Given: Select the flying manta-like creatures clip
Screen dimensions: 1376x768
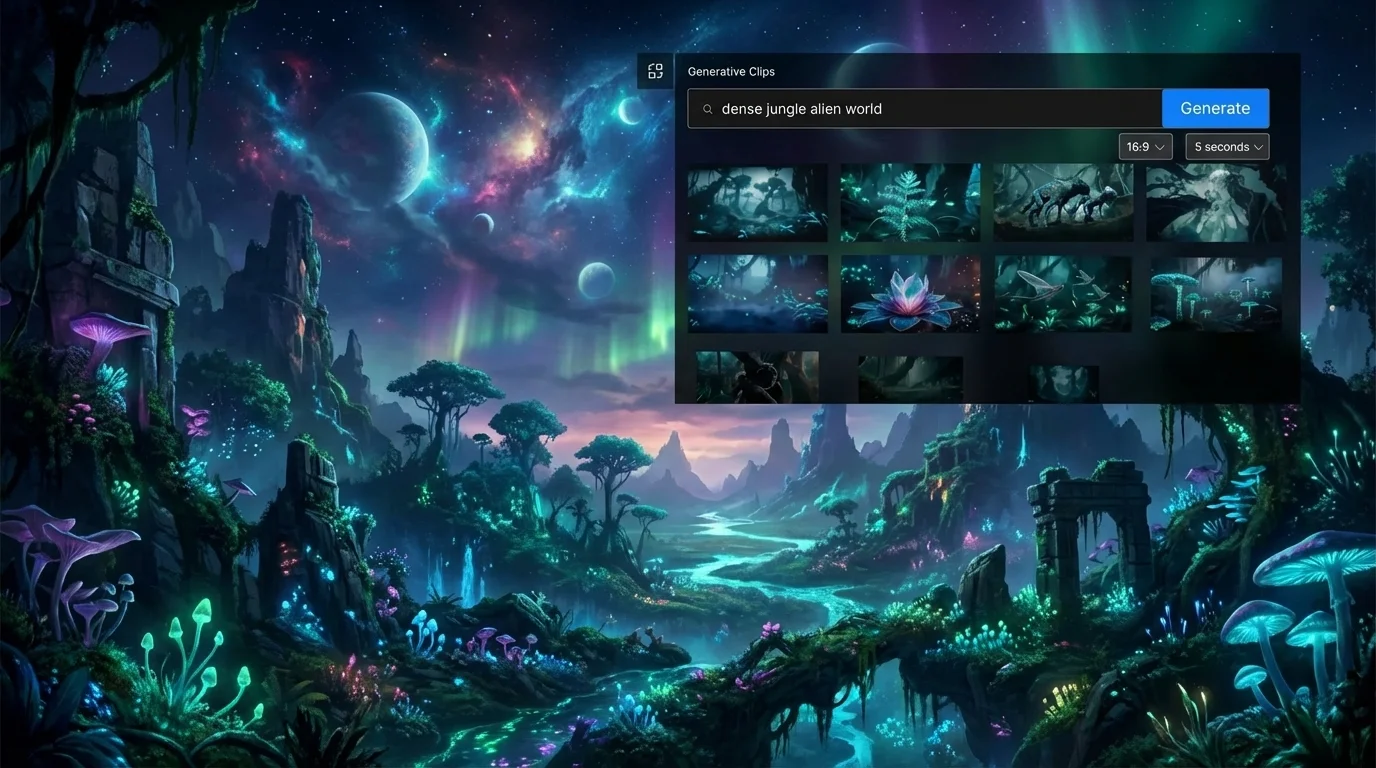Looking at the screenshot, I should click(x=1063, y=293).
